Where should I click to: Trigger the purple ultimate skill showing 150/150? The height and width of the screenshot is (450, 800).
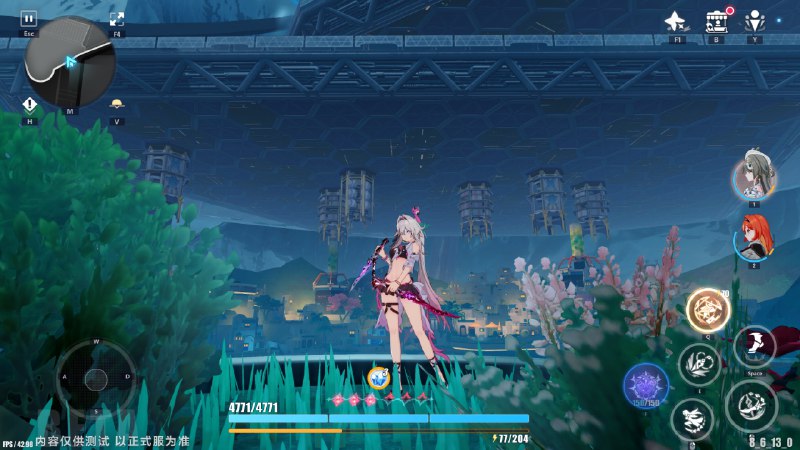coord(646,387)
